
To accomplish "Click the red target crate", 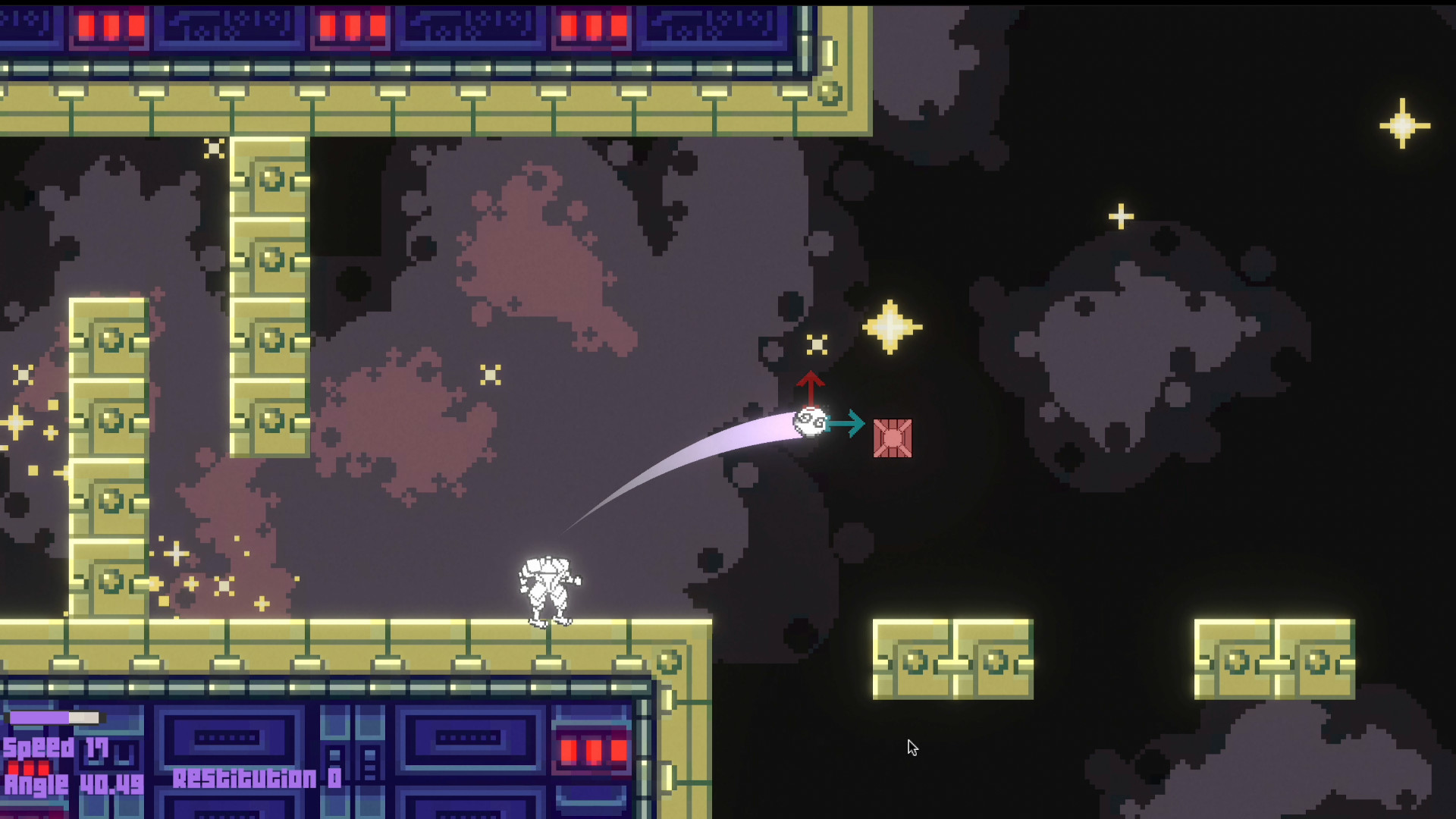I will (893, 438).
